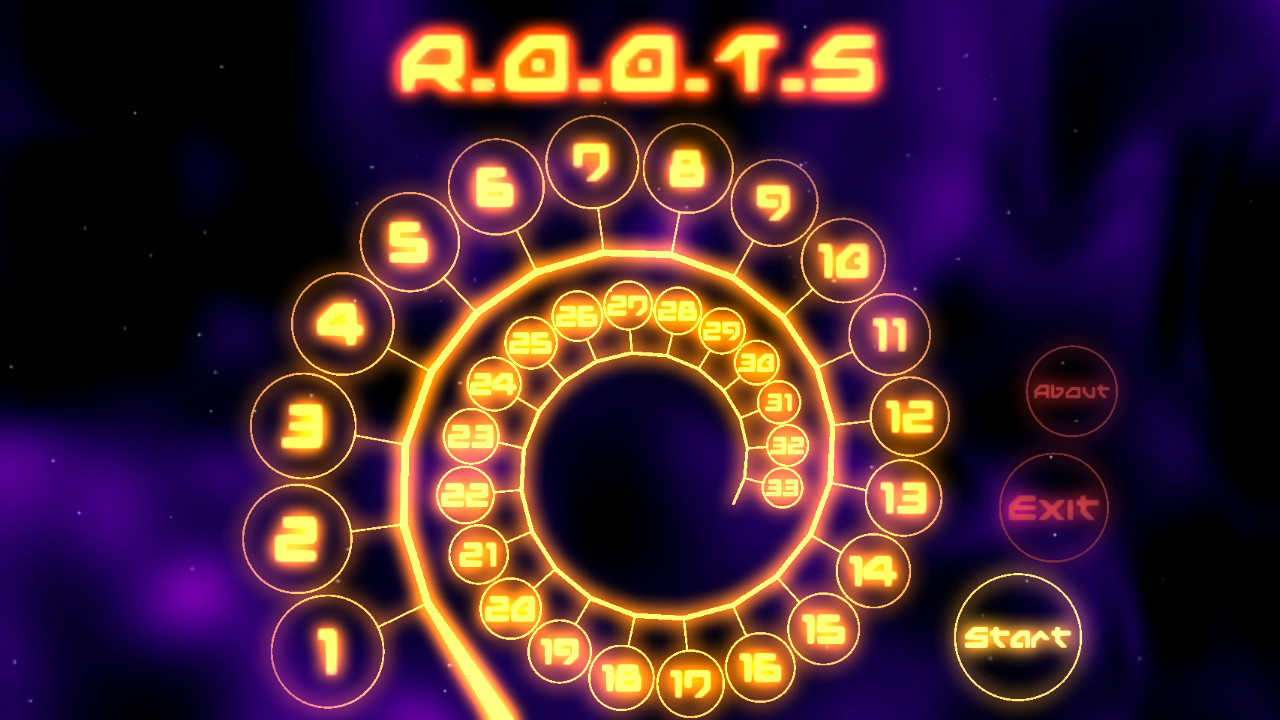Select level 25 on the inner coil
Viewport: 1280px width, 720px height.
528,342
